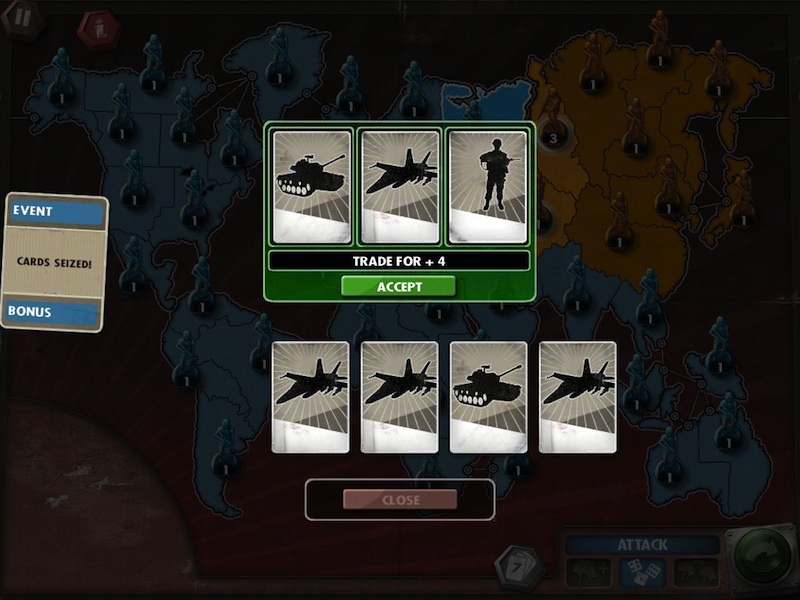The height and width of the screenshot is (600, 800).
Task: Pick the tank card in the trade set
Action: pos(312,186)
